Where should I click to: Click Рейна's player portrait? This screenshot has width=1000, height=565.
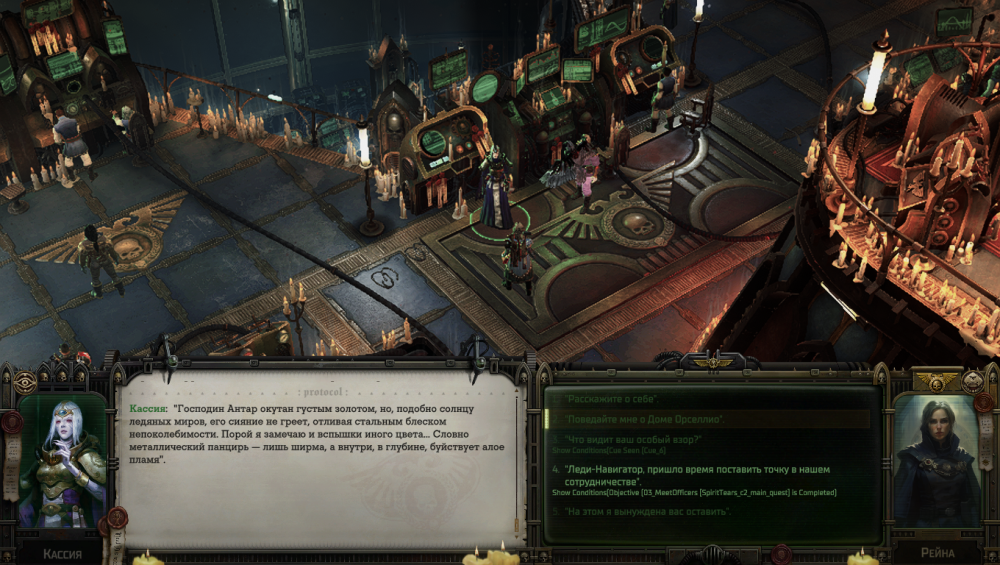pyautogui.click(x=935, y=461)
